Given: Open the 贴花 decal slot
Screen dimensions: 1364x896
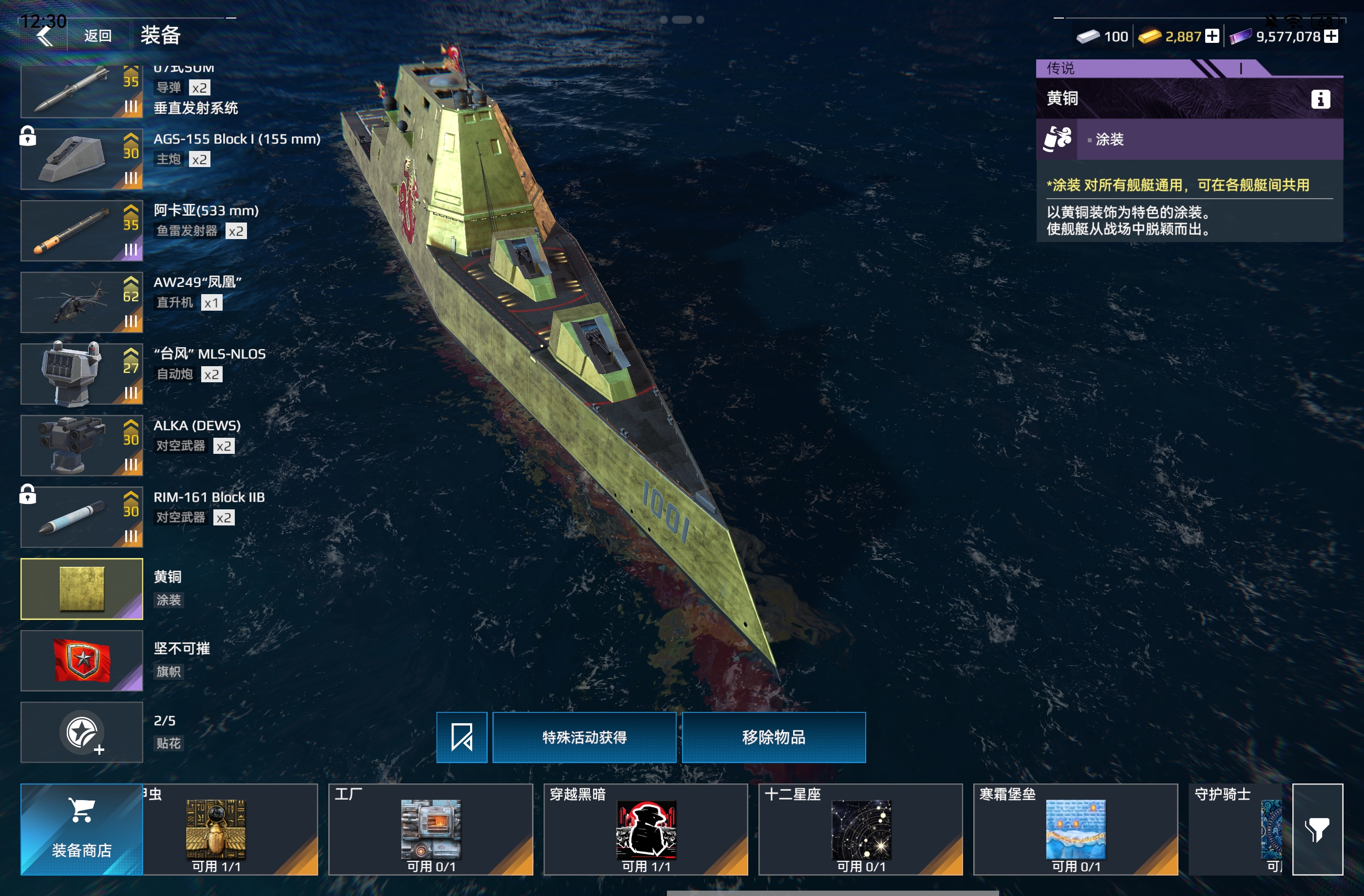Looking at the screenshot, I should (x=81, y=732).
